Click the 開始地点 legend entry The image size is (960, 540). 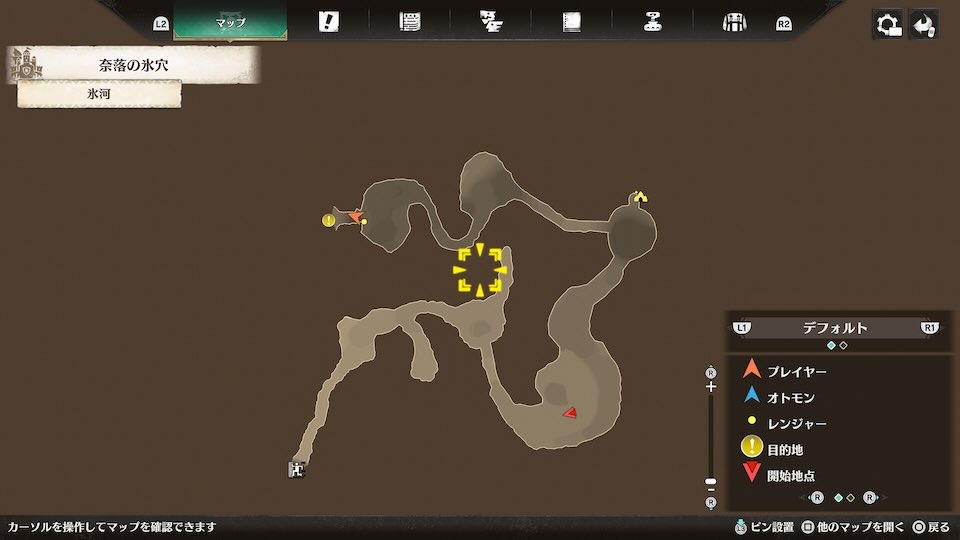click(x=790, y=476)
